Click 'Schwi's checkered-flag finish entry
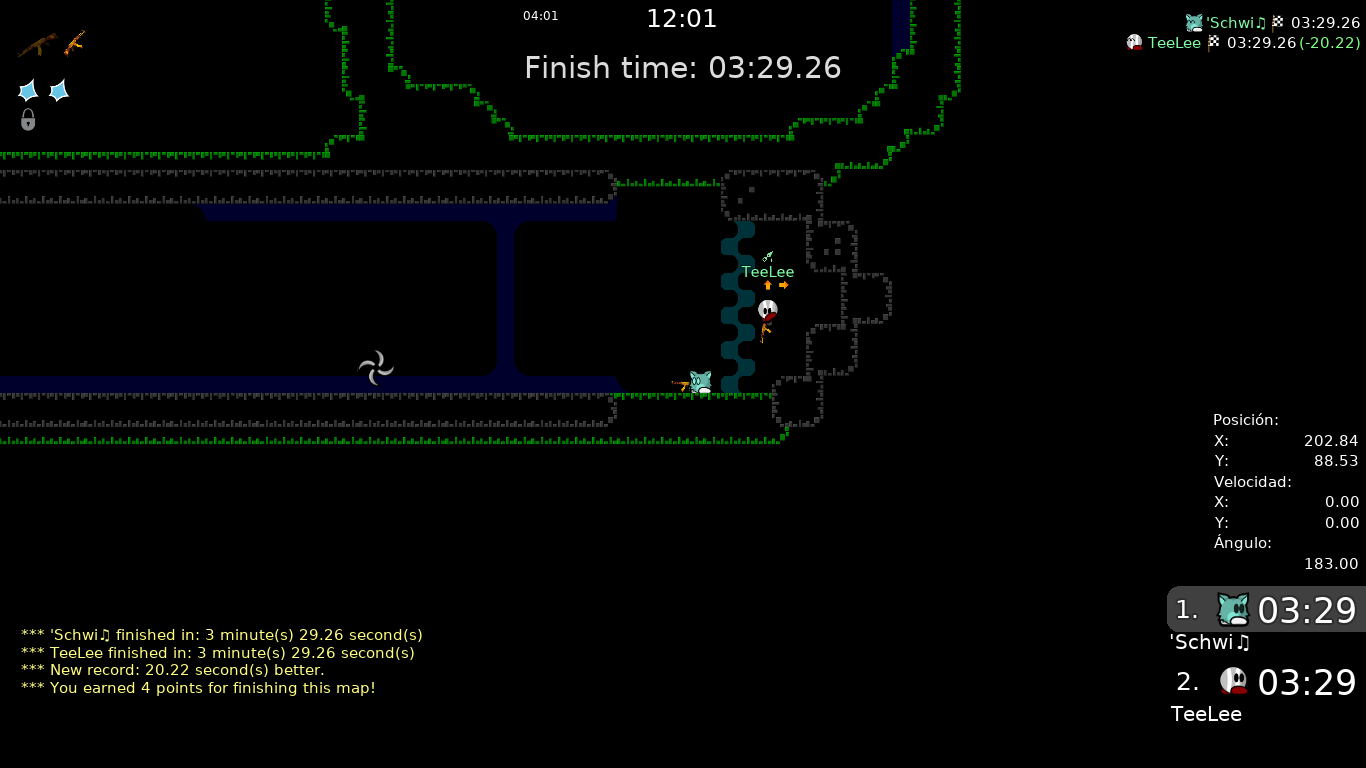Viewport: 1366px width, 768px height. 1272,22
